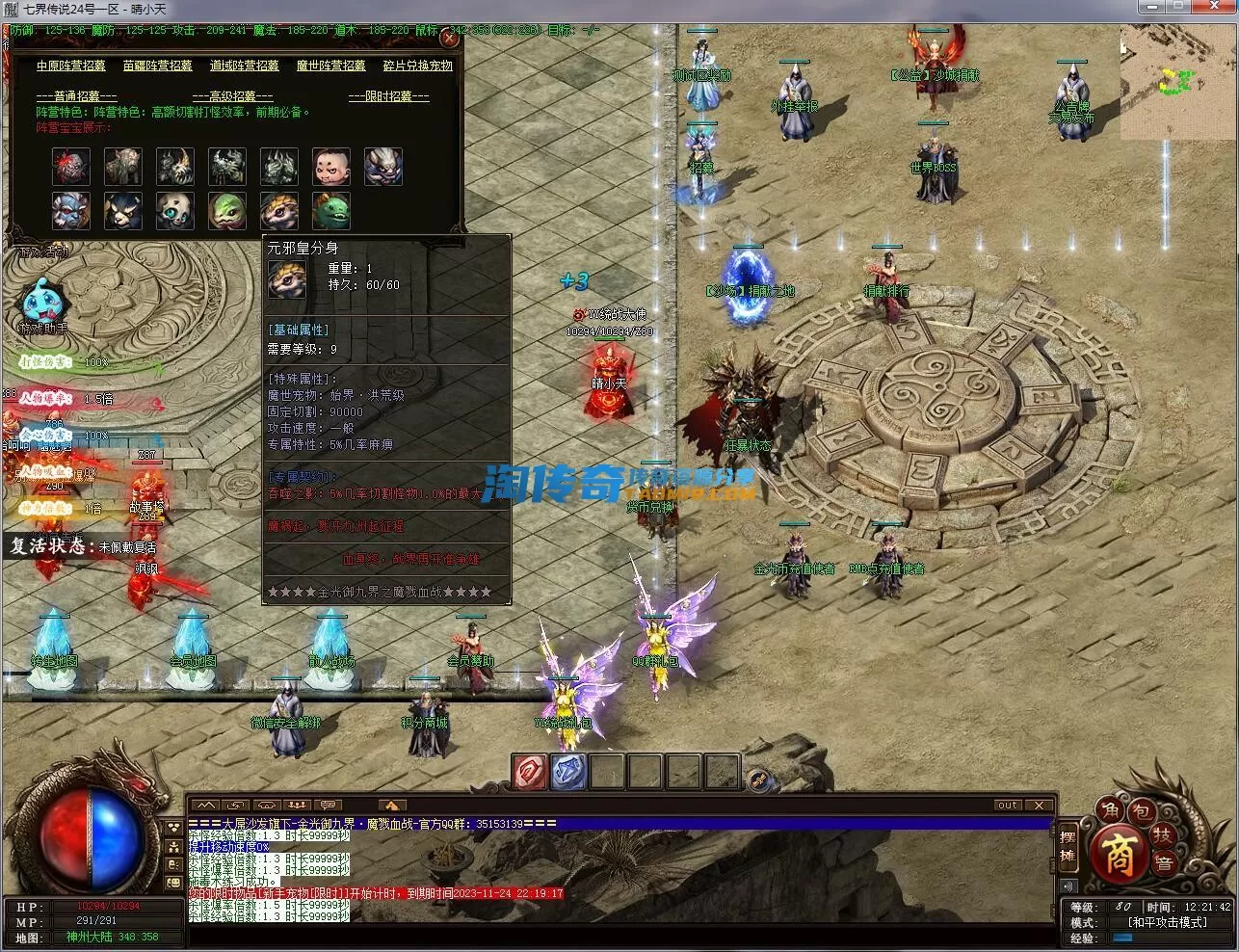
Task: Choose 普通招募 normal recruitment
Action: [76, 96]
